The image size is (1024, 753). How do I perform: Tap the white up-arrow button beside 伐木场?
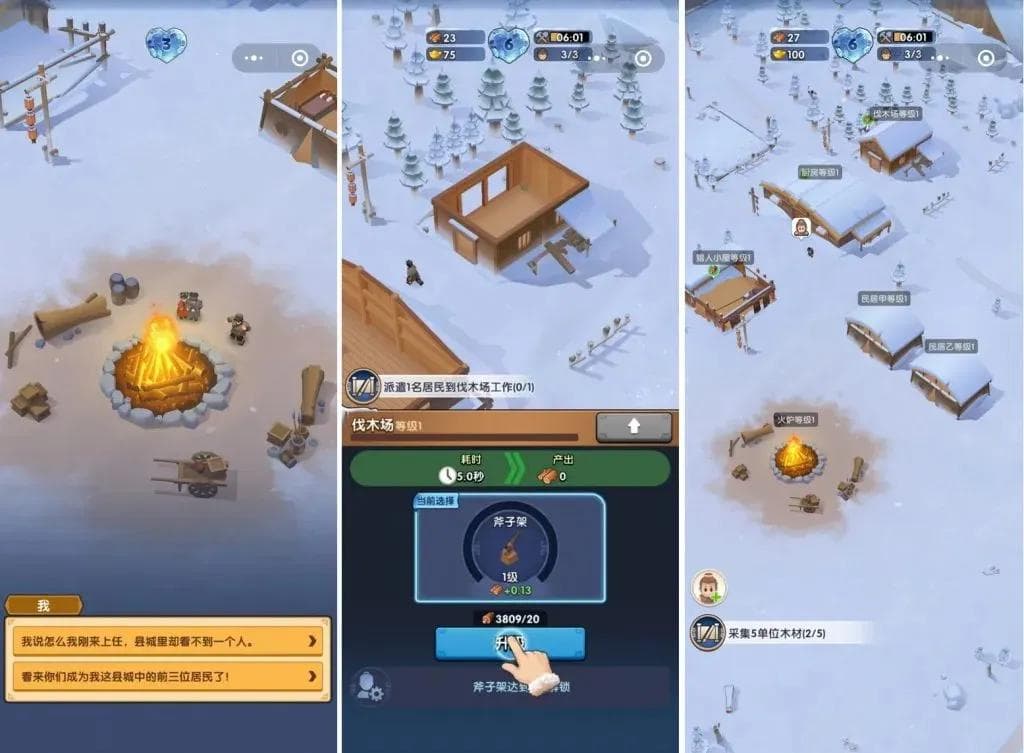coord(634,427)
